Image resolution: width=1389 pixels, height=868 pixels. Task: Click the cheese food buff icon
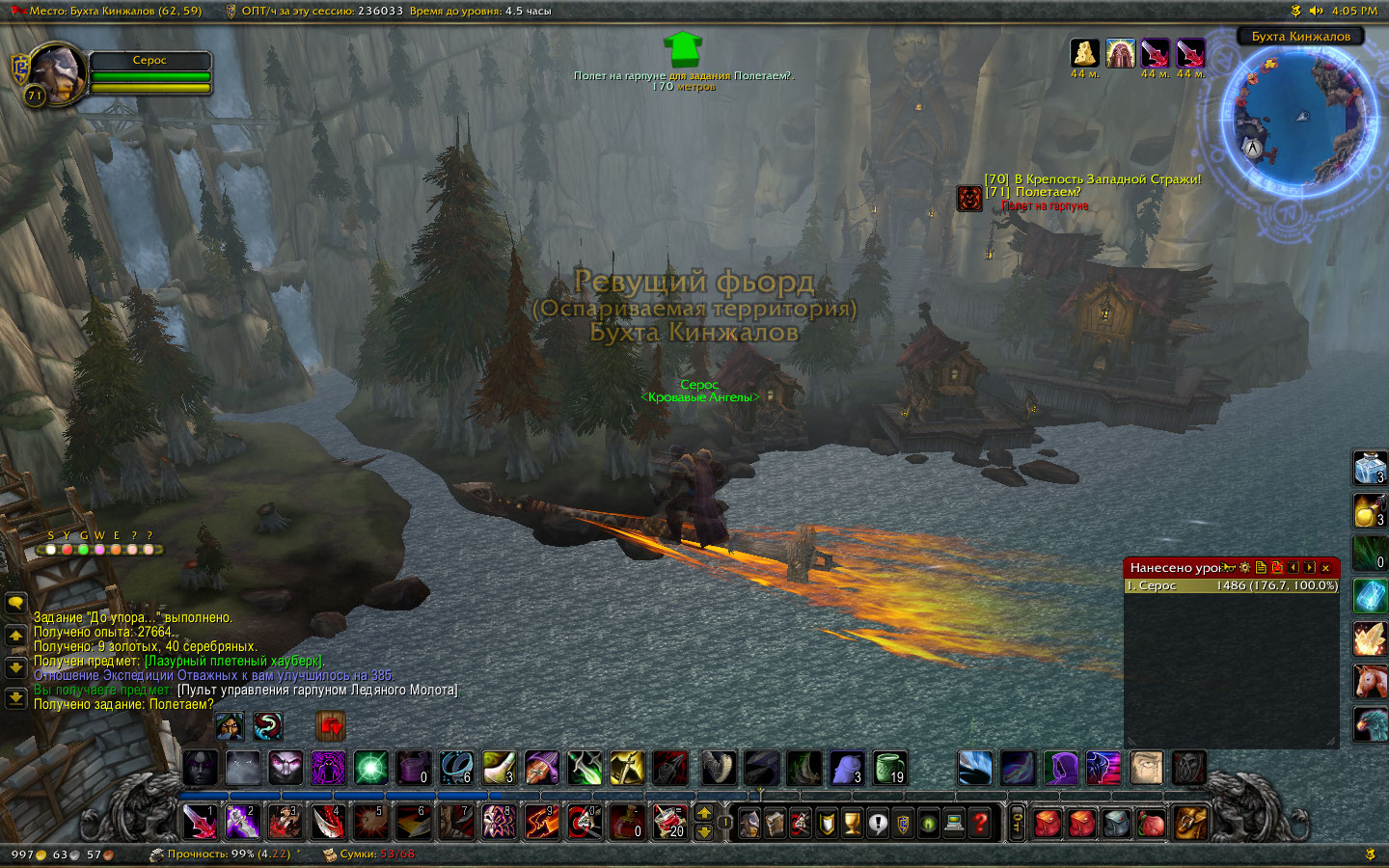1084,53
